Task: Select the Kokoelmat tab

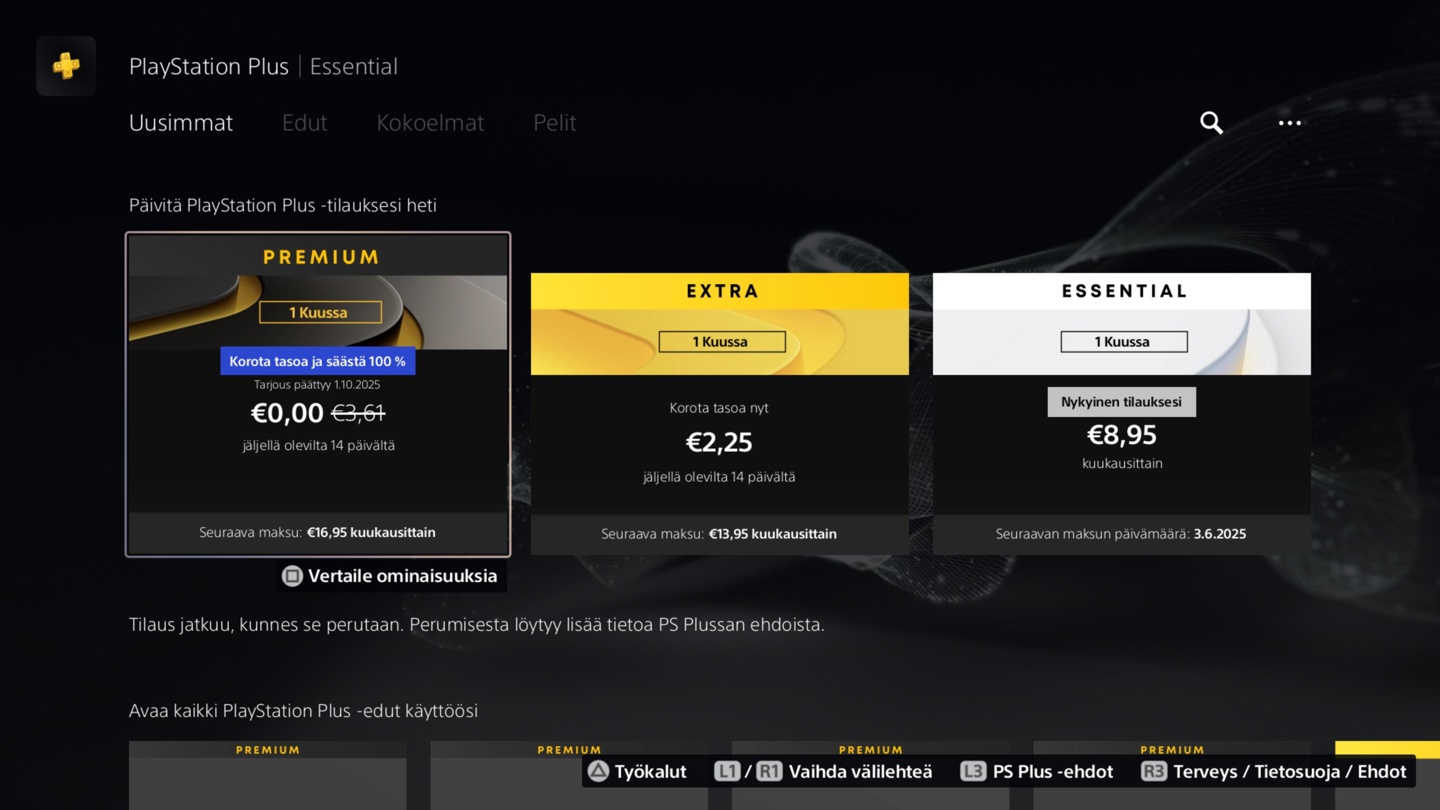Action: pos(430,123)
